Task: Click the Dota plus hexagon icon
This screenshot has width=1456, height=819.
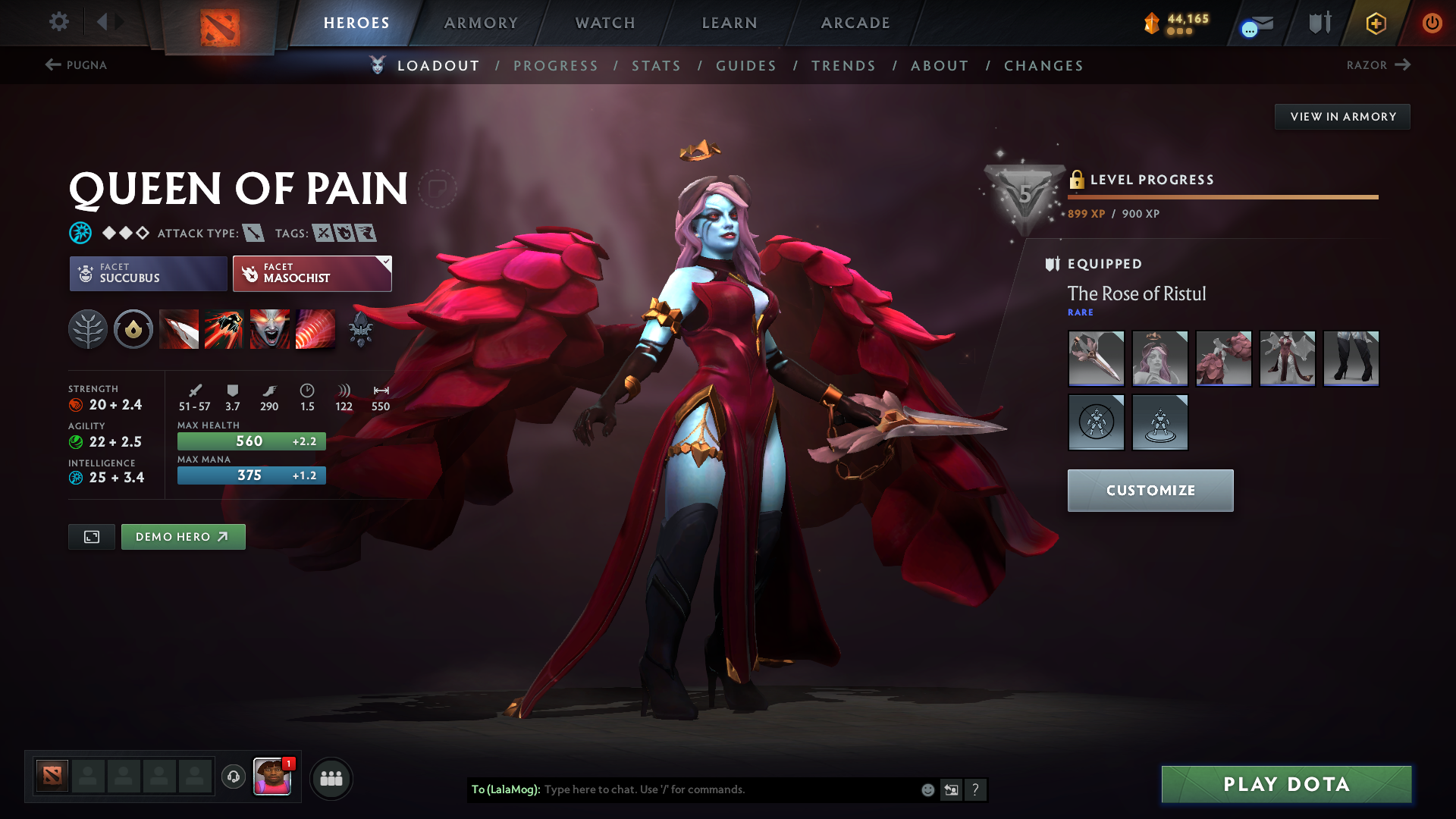Action: (x=1375, y=23)
